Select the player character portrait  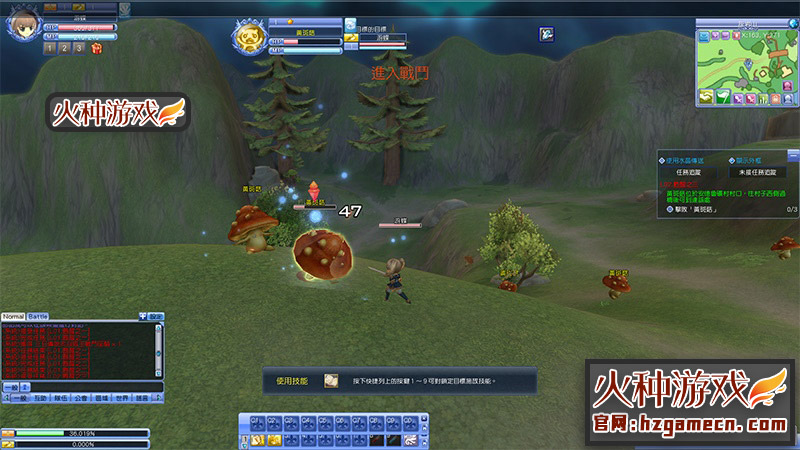(x=22, y=25)
